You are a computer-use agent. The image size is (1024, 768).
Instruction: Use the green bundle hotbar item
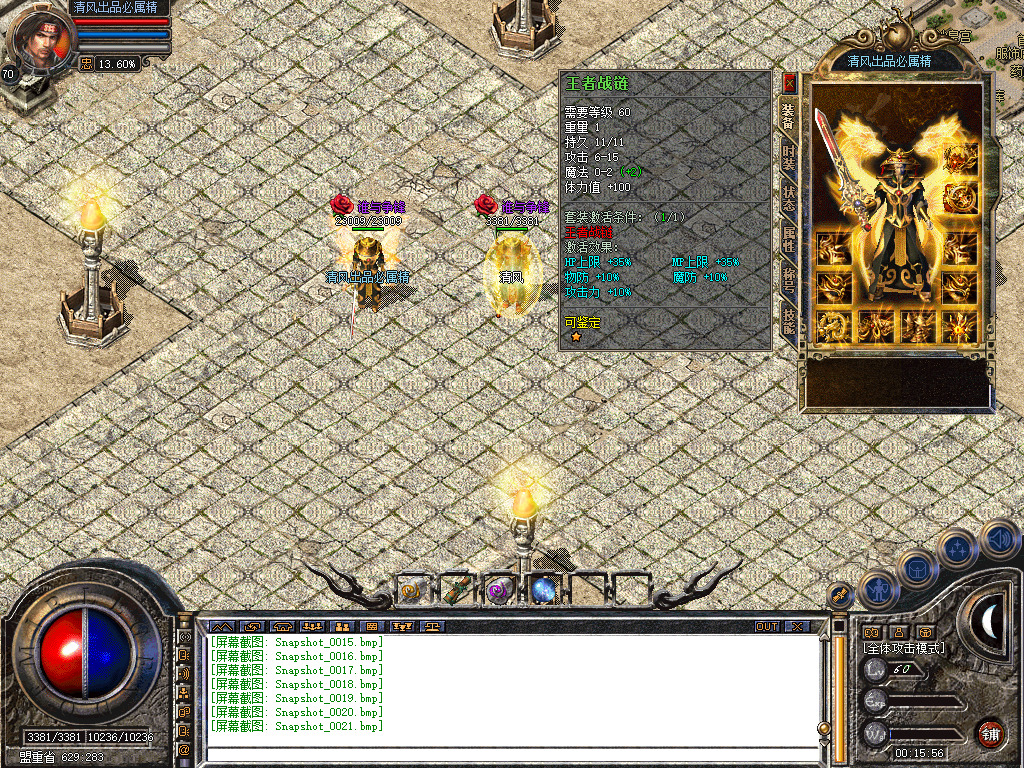pyautogui.click(x=455, y=591)
